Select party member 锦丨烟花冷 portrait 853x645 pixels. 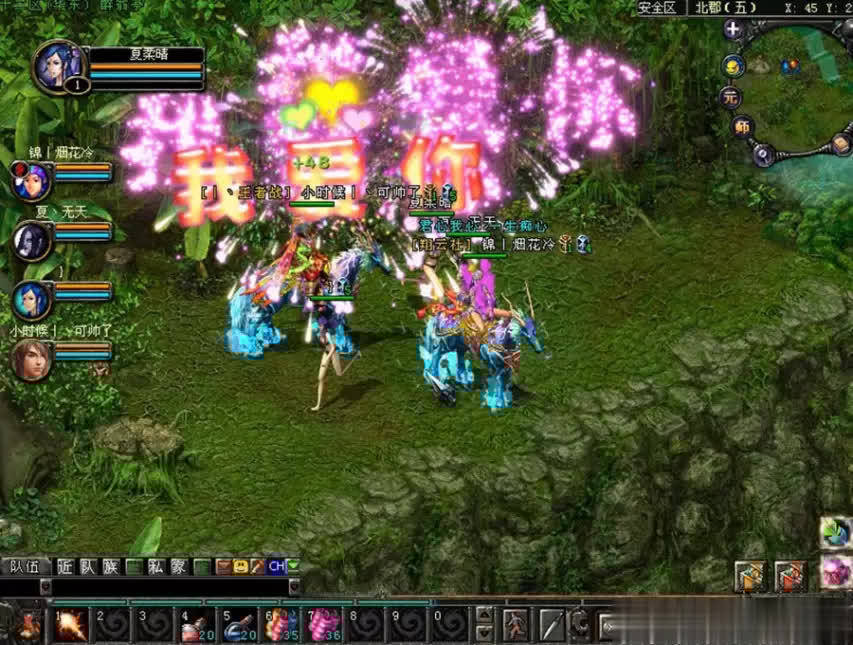[31, 180]
